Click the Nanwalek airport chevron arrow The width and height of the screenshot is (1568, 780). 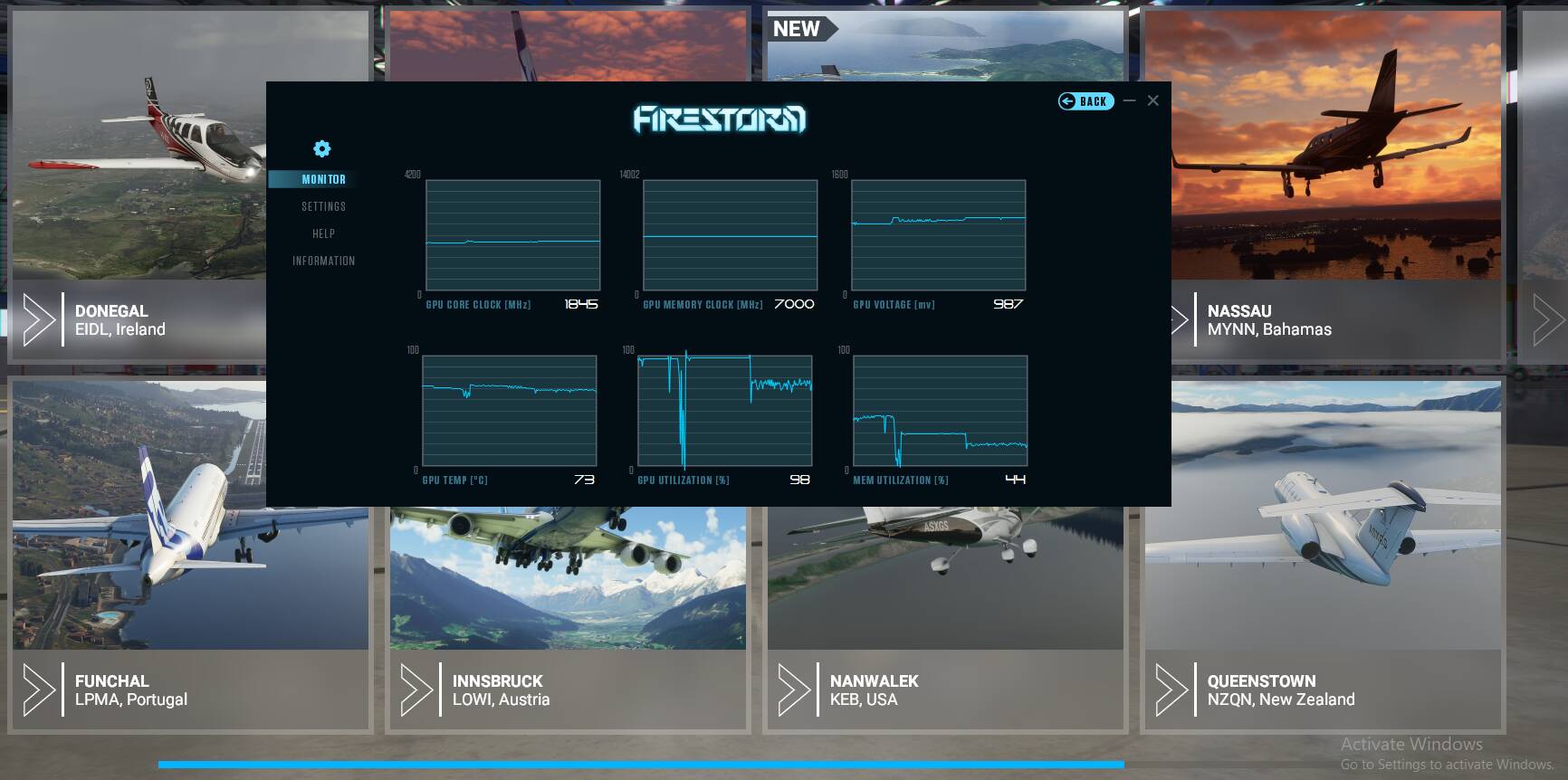coord(794,690)
